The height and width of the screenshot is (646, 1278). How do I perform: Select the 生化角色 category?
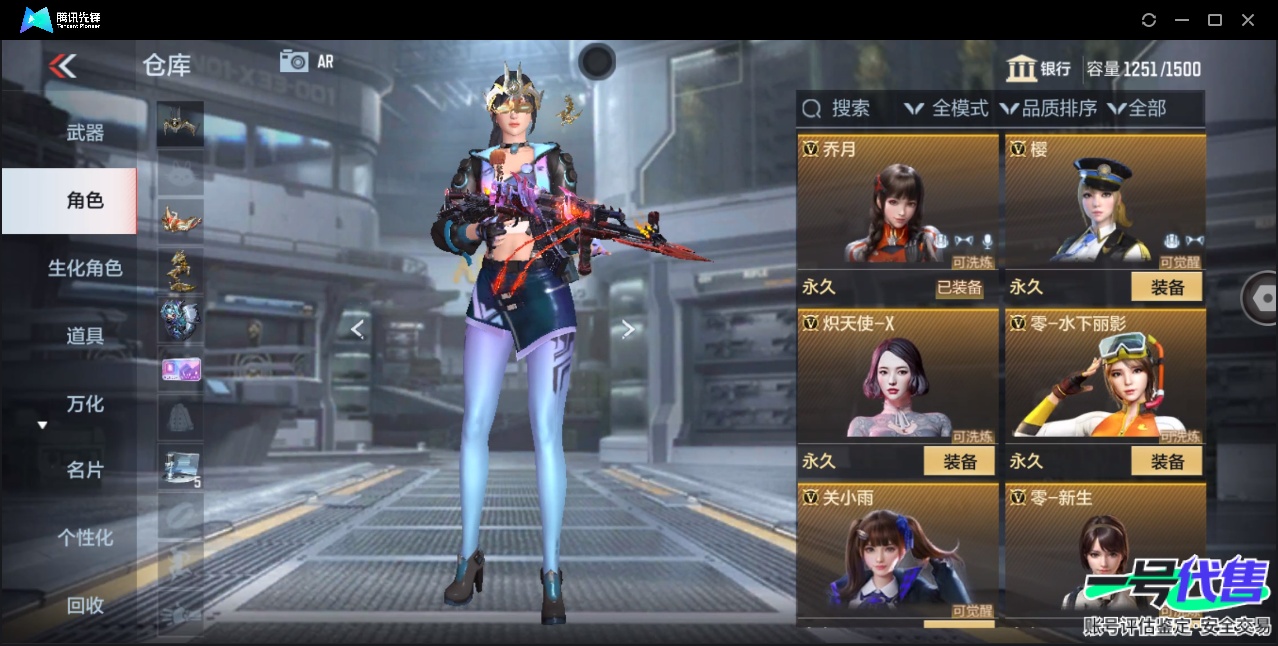pyautogui.click(x=85, y=268)
